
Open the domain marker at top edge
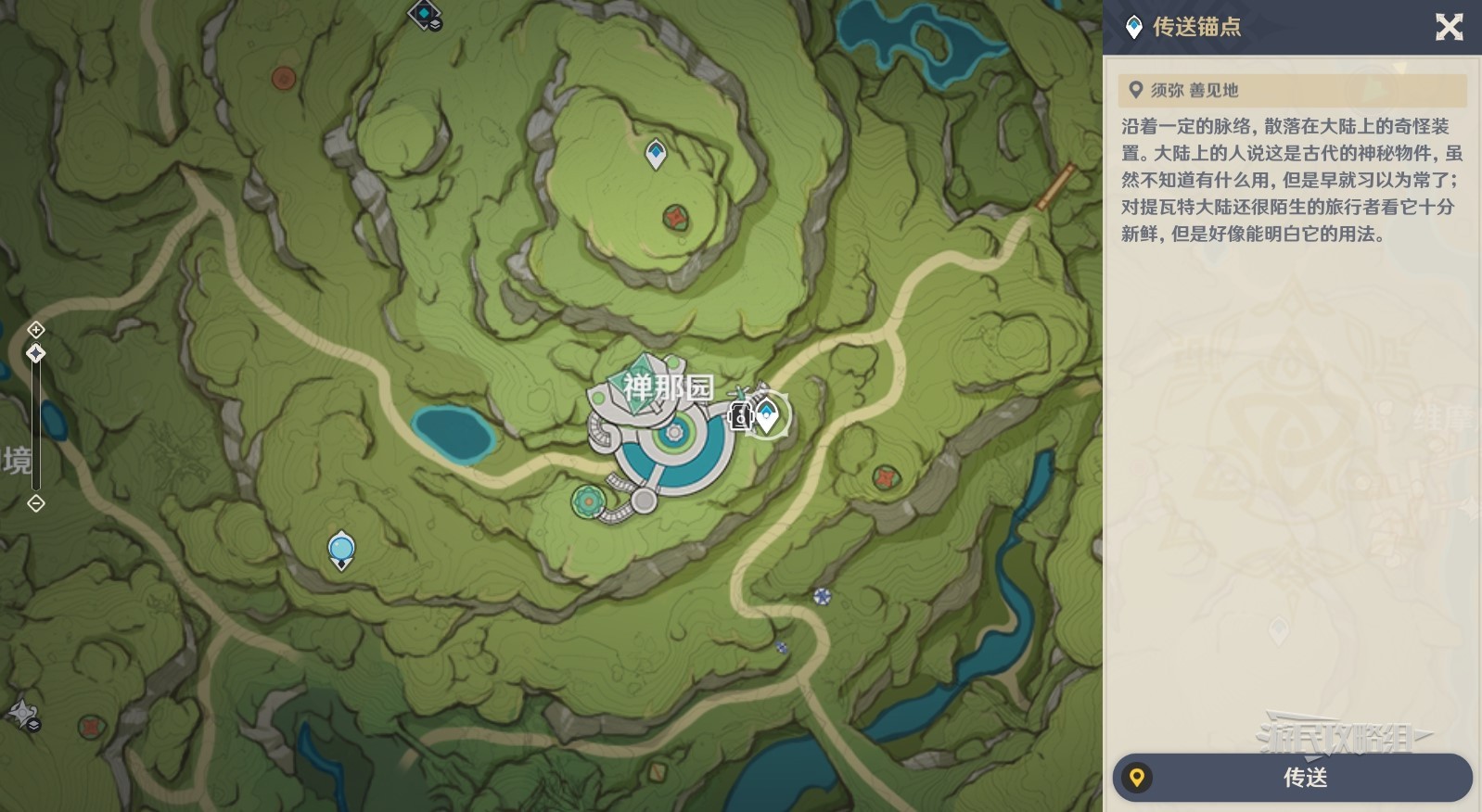pos(425,14)
